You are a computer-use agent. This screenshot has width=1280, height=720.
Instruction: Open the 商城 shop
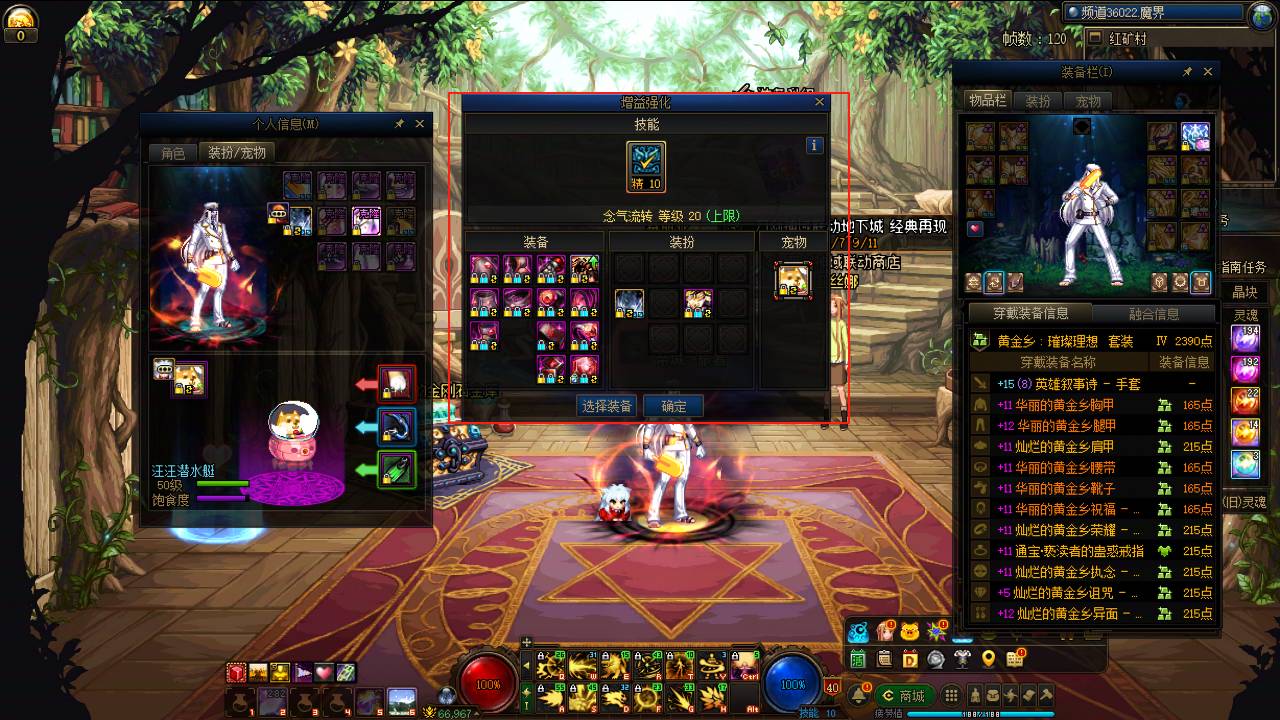pos(905,696)
